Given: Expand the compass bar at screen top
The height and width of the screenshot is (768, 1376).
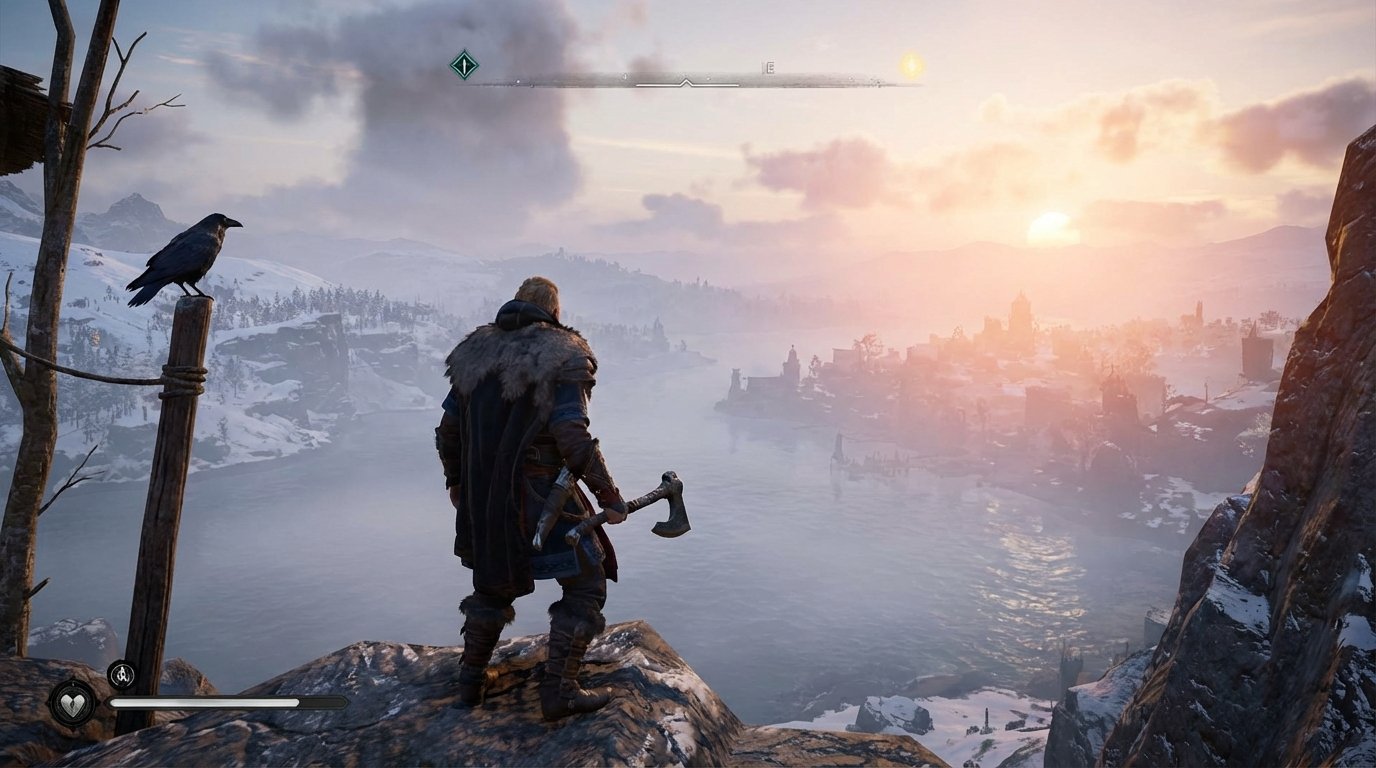Looking at the screenshot, I should (686, 75).
